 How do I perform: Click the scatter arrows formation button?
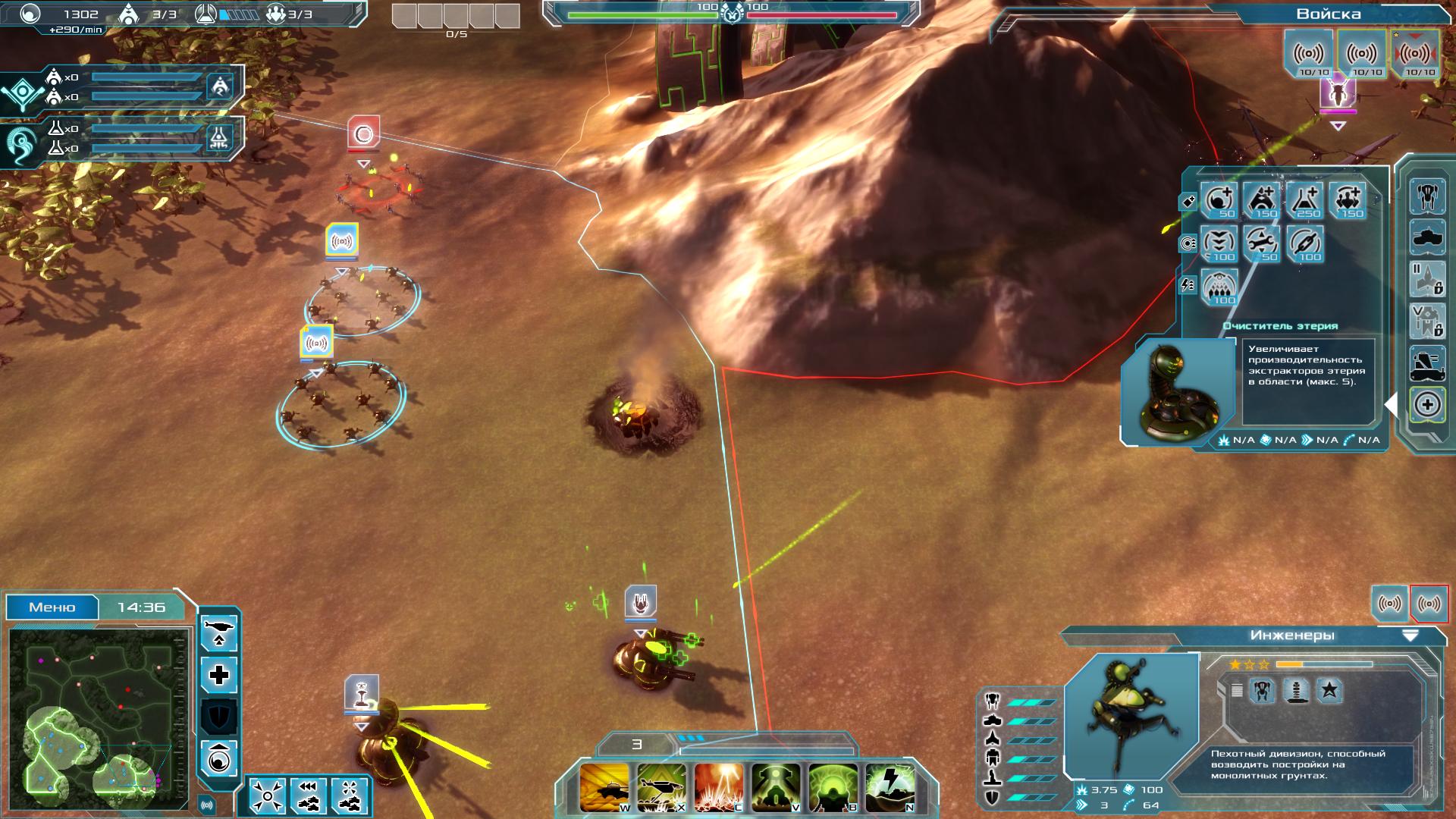267,795
